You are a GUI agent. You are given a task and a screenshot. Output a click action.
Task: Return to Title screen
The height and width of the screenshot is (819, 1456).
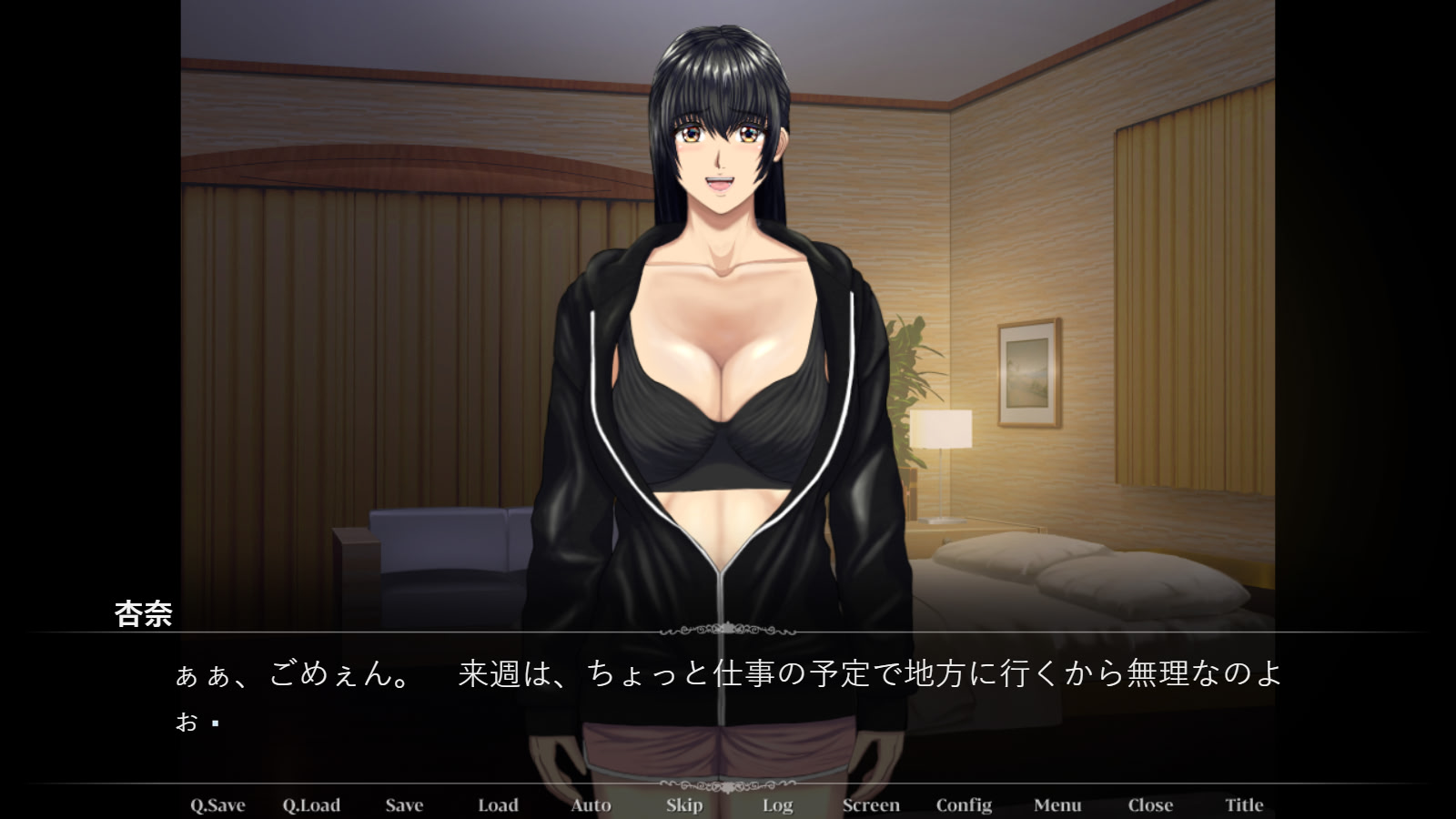[1243, 804]
